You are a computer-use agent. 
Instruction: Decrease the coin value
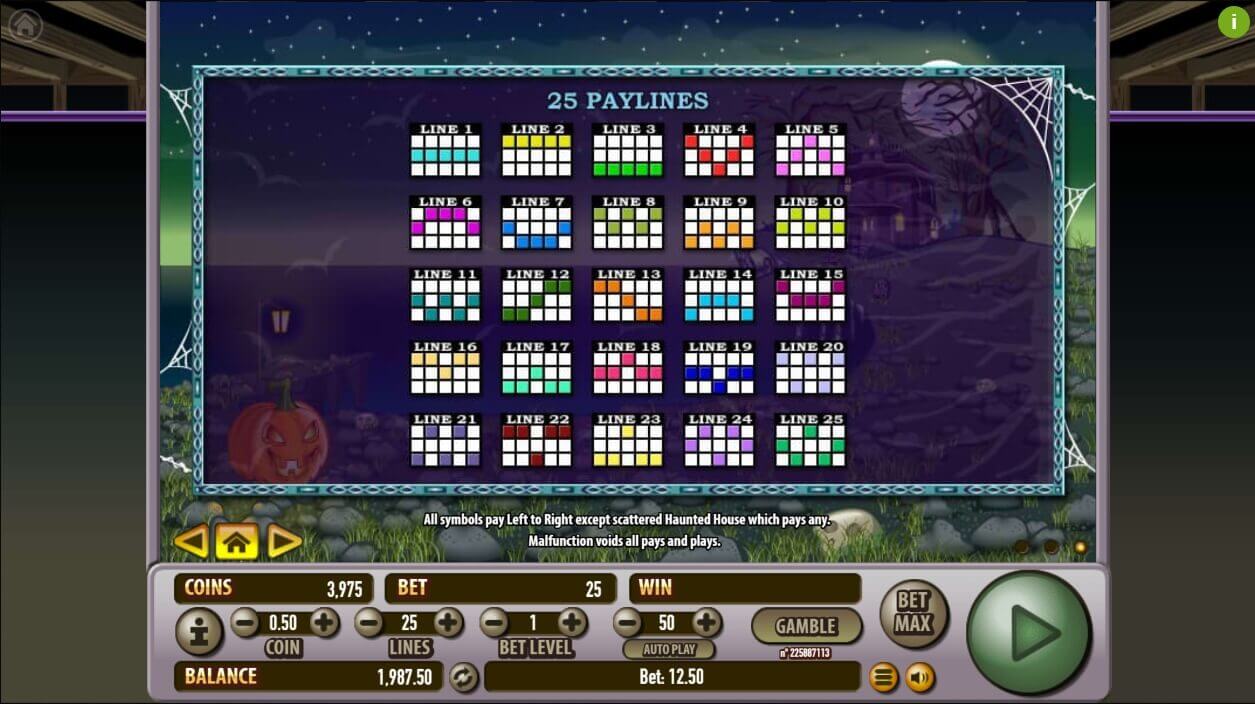(x=245, y=623)
